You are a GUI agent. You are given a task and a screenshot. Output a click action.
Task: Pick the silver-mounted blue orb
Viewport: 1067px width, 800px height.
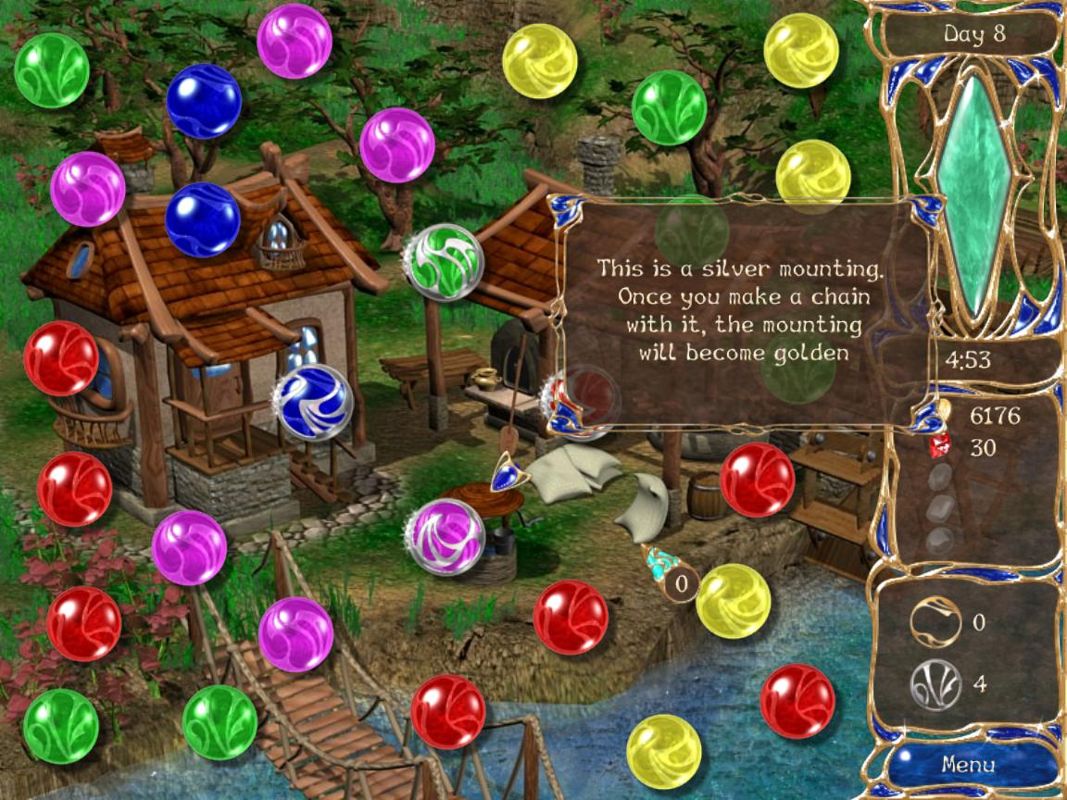pos(313,402)
